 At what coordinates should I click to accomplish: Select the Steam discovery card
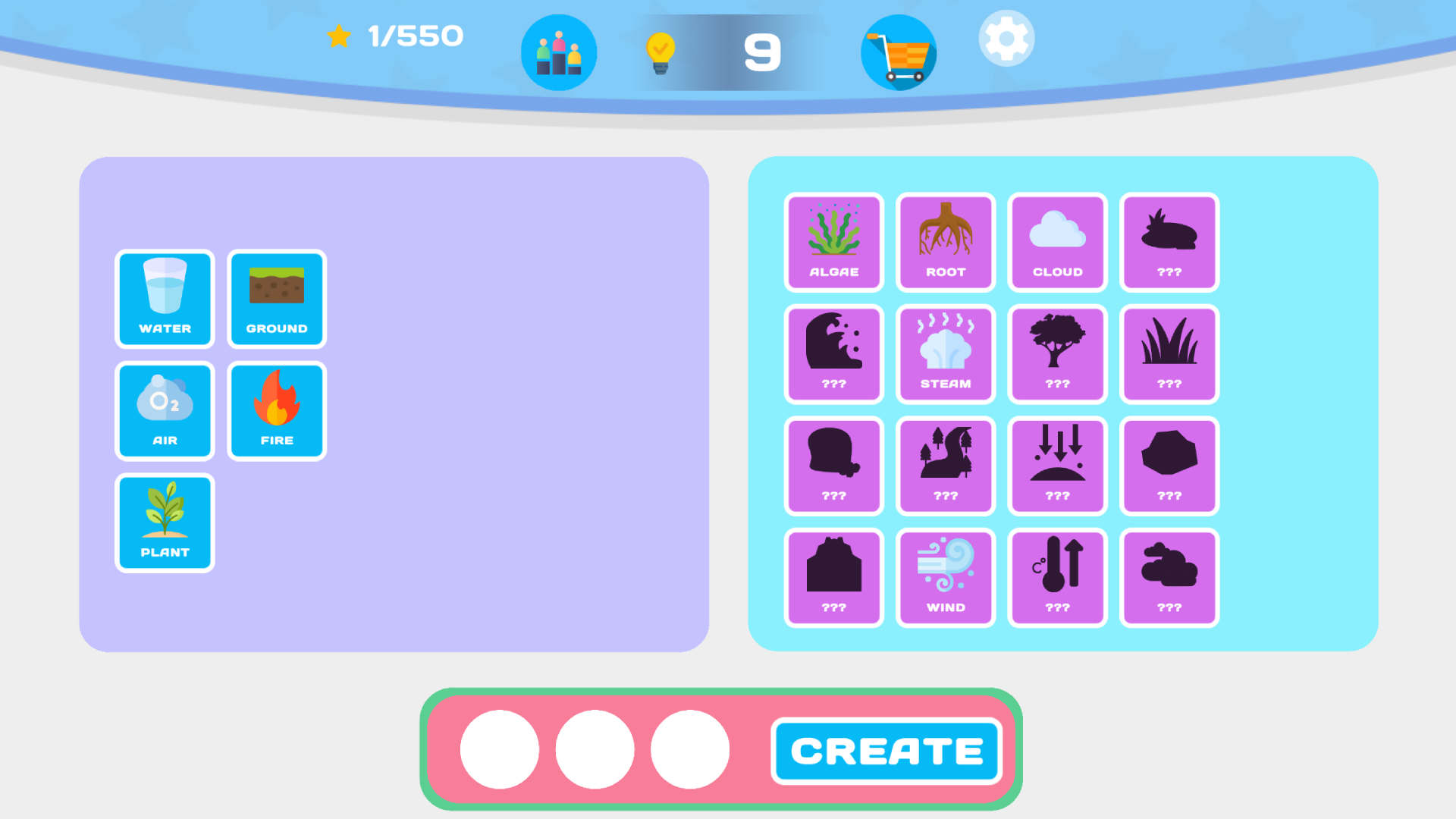click(945, 354)
